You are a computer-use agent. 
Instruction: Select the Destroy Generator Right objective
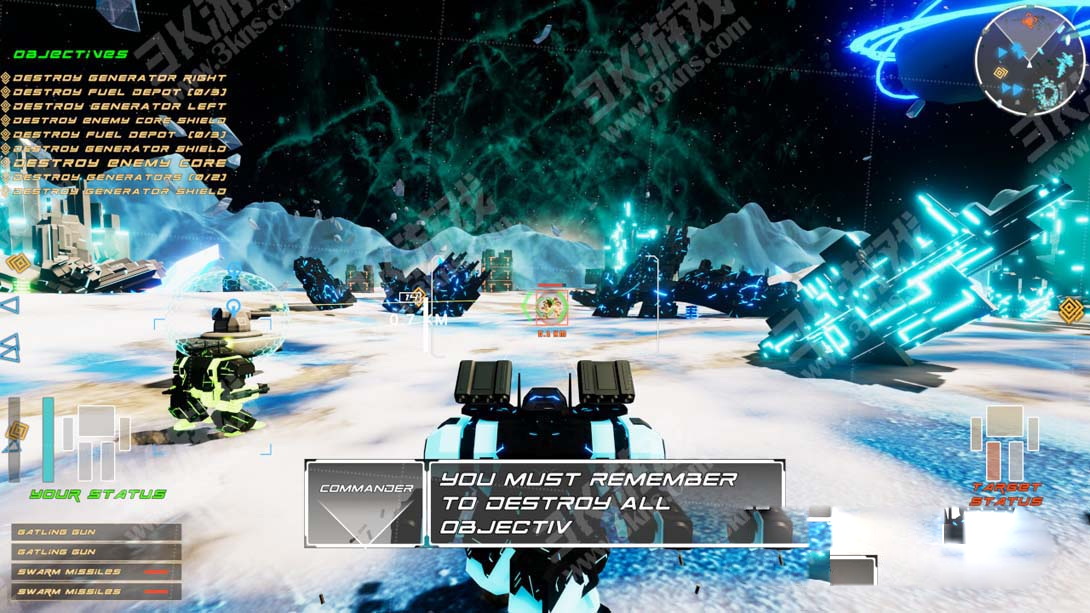click(x=119, y=78)
